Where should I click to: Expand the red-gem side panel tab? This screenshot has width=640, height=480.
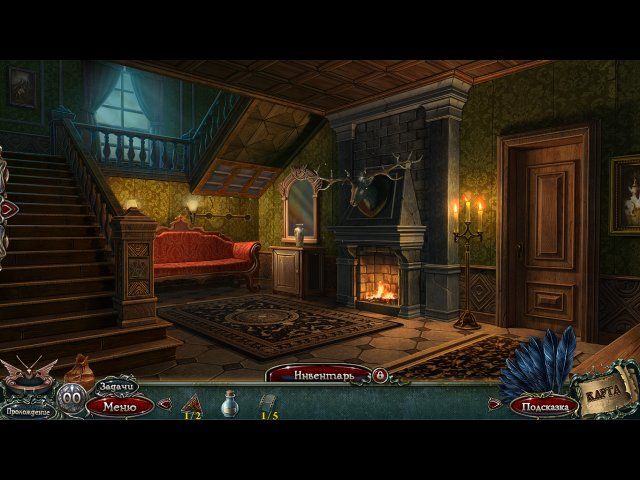pyautogui.click(x=7, y=208)
